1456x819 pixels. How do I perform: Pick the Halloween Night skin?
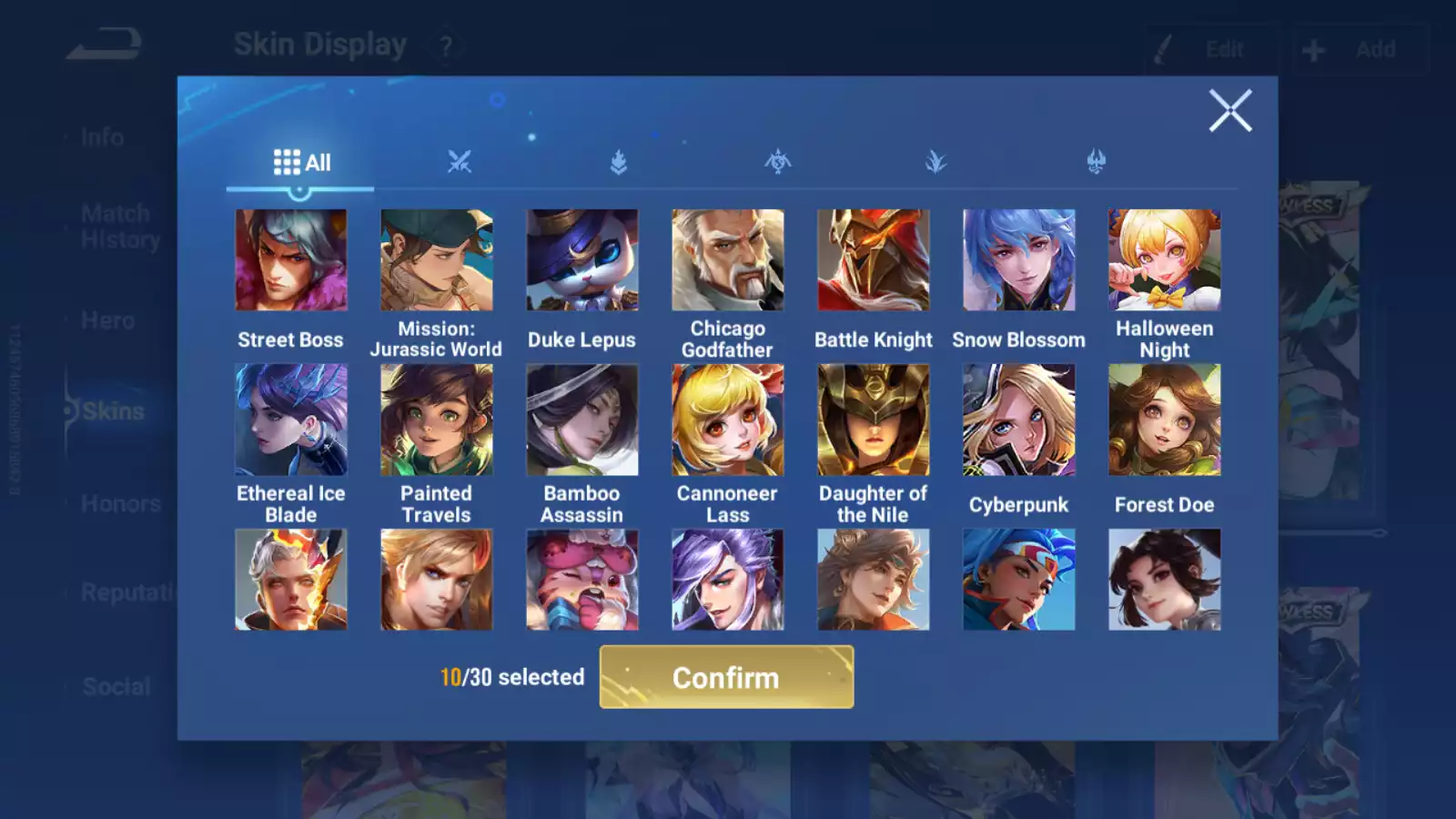click(1164, 260)
